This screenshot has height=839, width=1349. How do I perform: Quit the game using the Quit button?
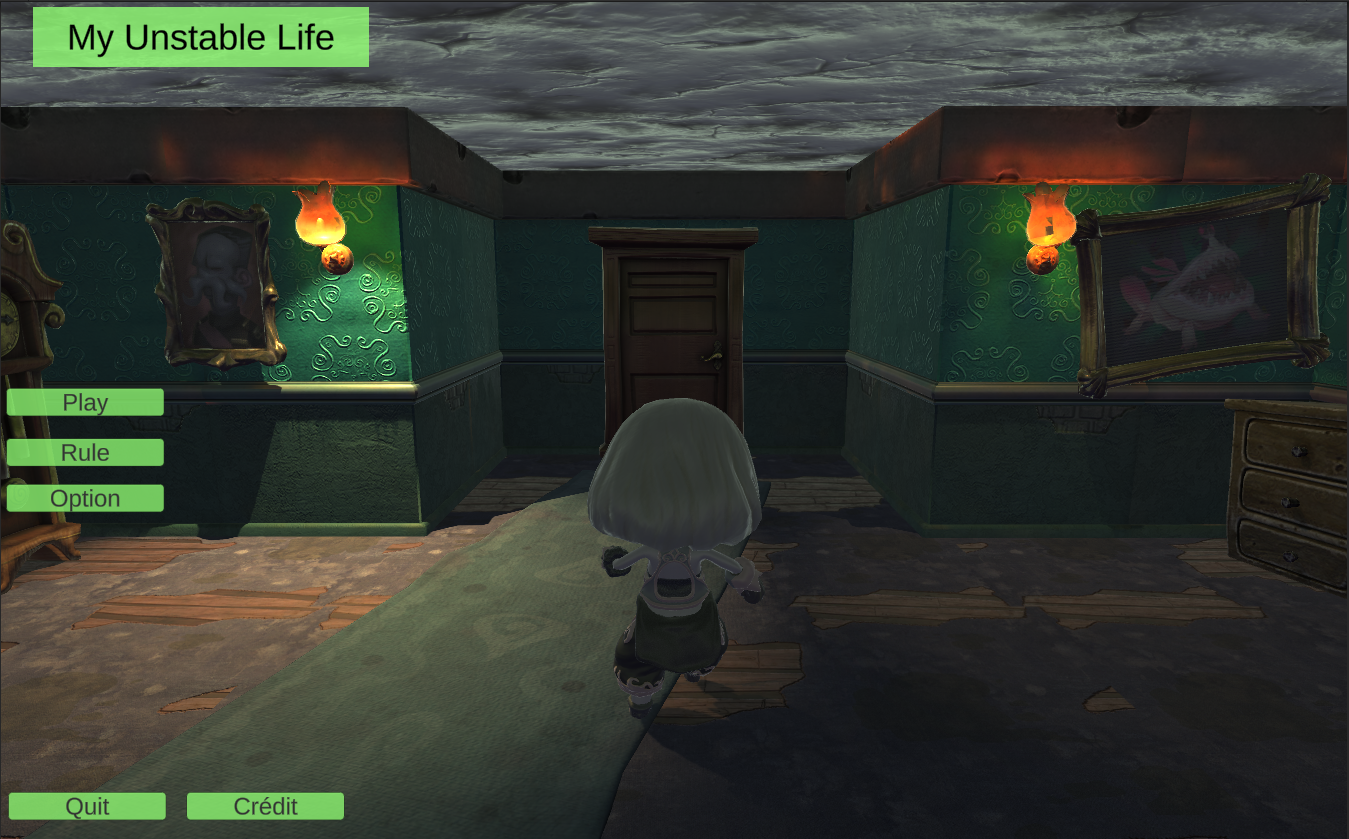click(x=88, y=805)
